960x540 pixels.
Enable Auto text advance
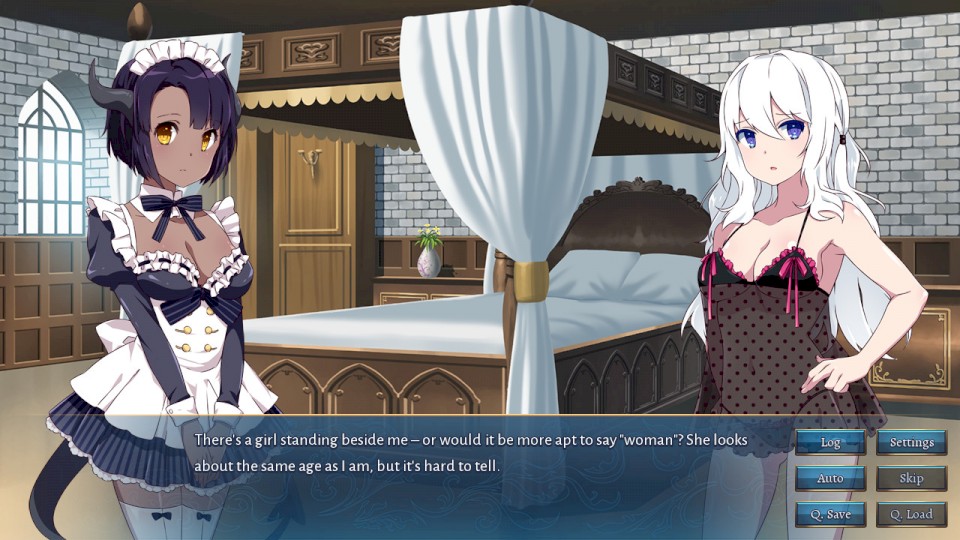tap(830, 478)
